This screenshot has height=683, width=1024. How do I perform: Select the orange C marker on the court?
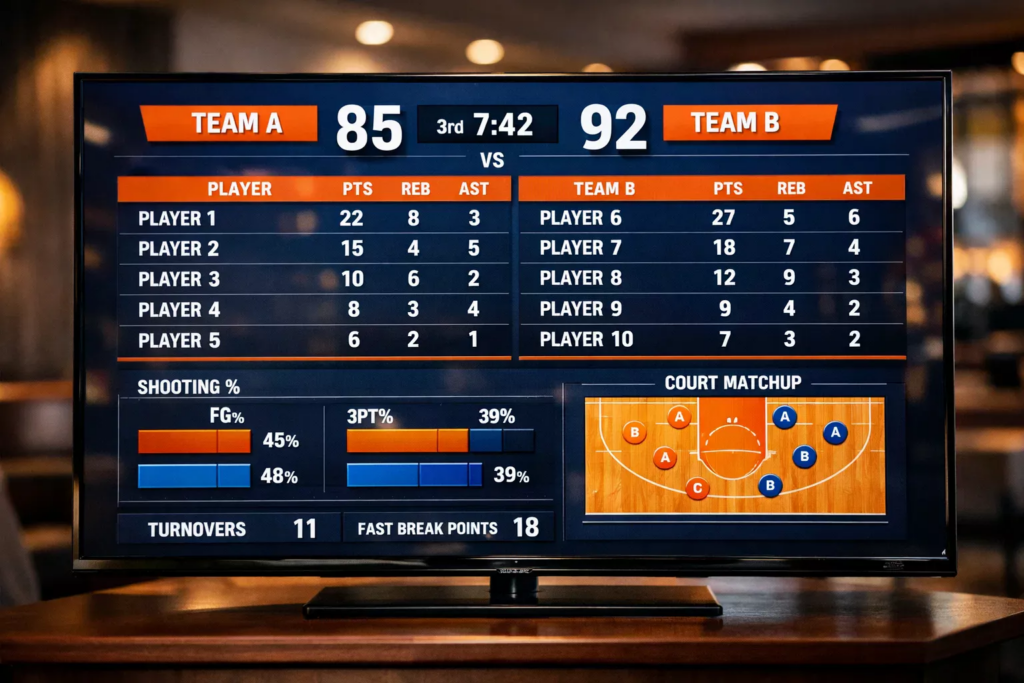point(698,489)
